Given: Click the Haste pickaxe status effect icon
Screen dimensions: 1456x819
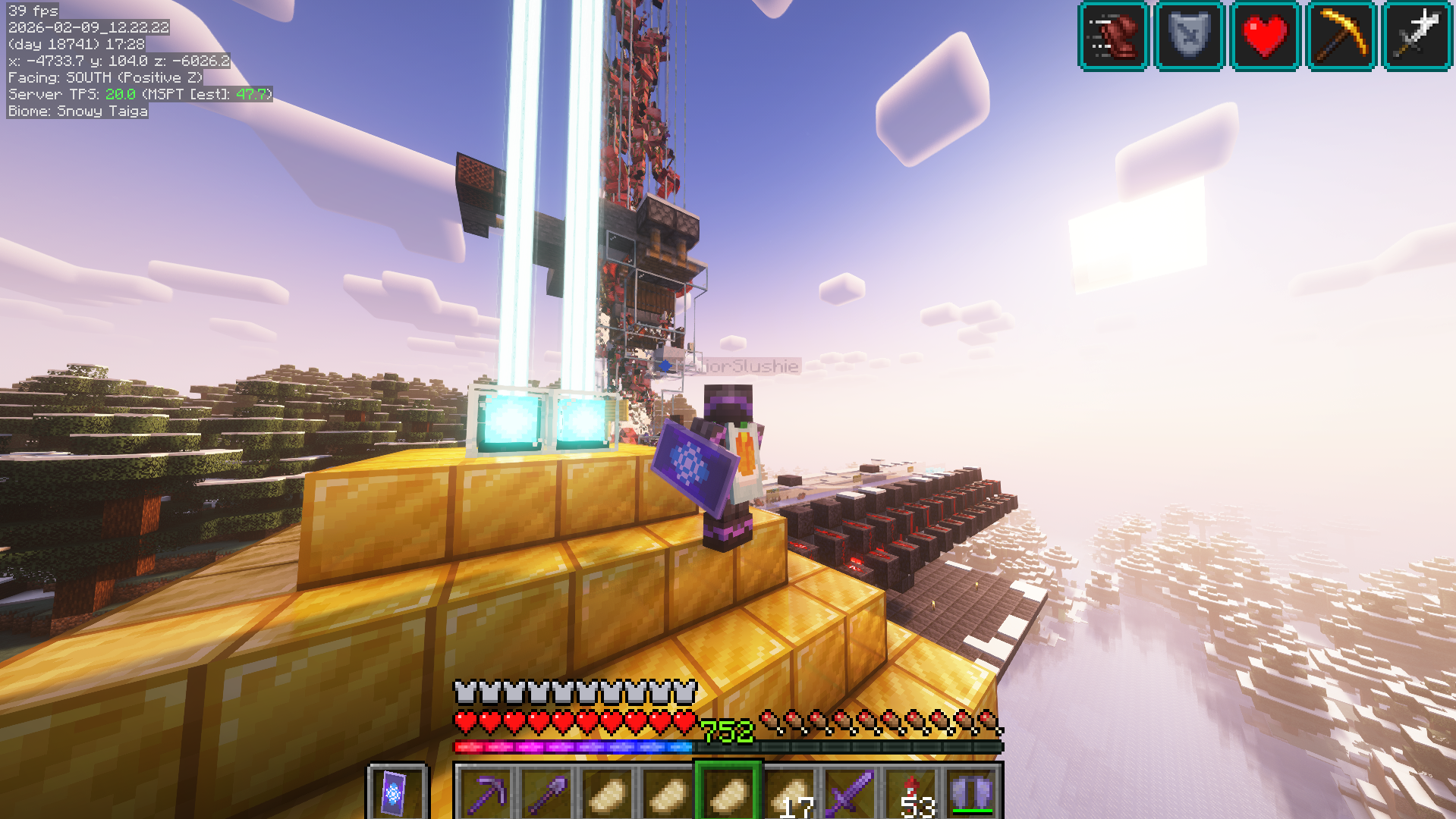Looking at the screenshot, I should pyautogui.click(x=1341, y=36).
